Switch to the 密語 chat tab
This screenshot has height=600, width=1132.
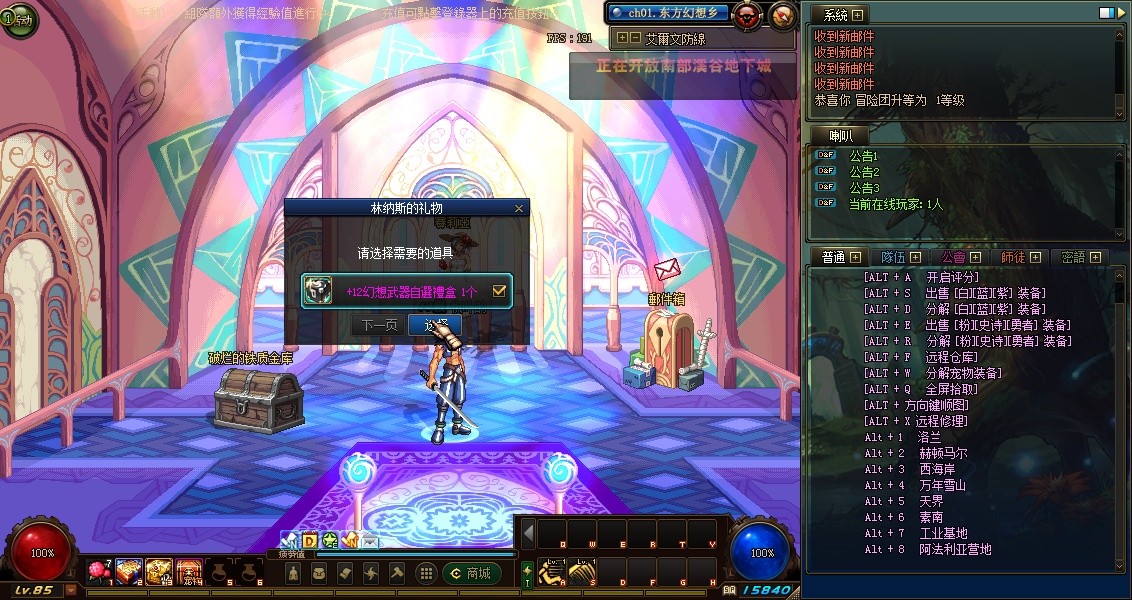tap(1073, 257)
